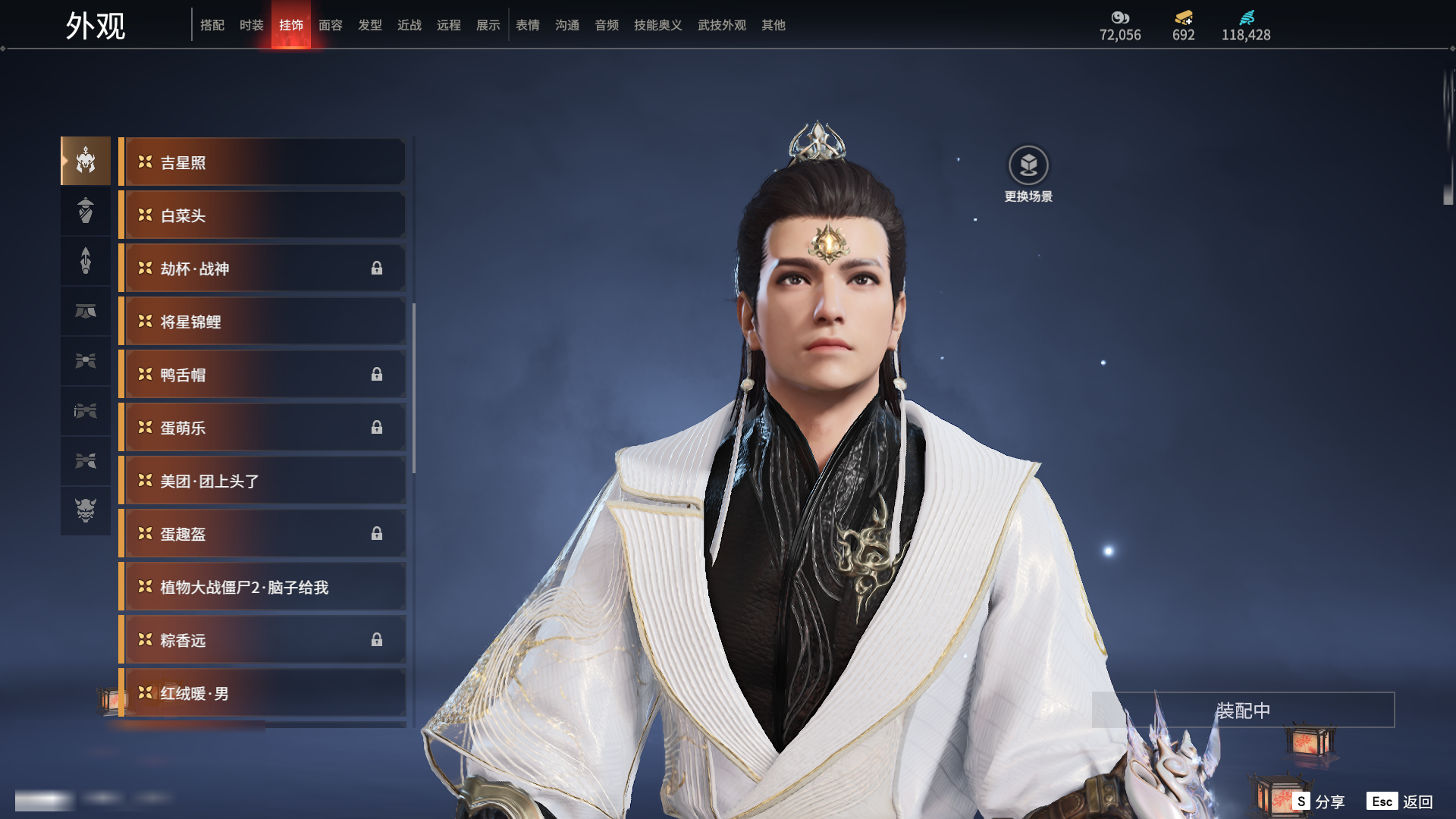Screen dimensions: 1456x819
Task: Go to the 发型 tab
Action: (369, 25)
